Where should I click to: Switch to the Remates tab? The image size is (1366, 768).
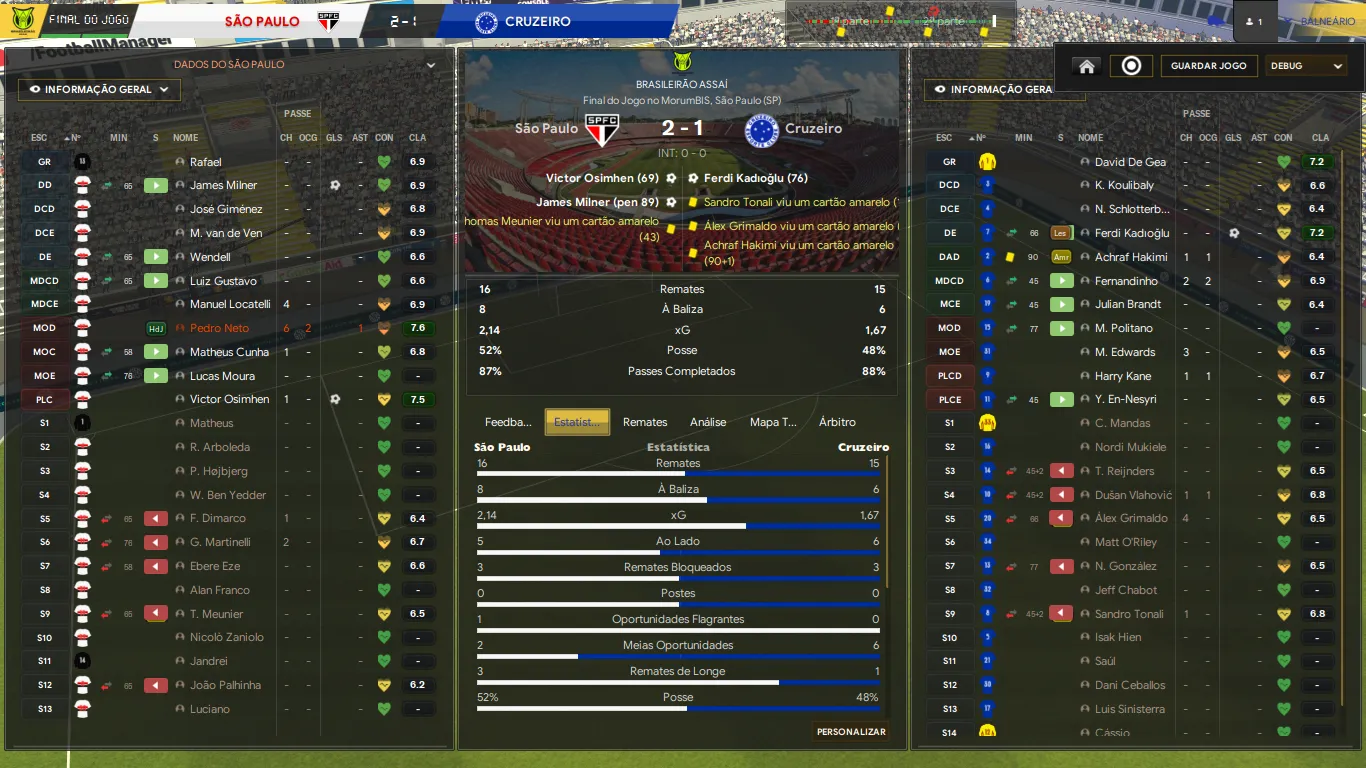point(645,422)
